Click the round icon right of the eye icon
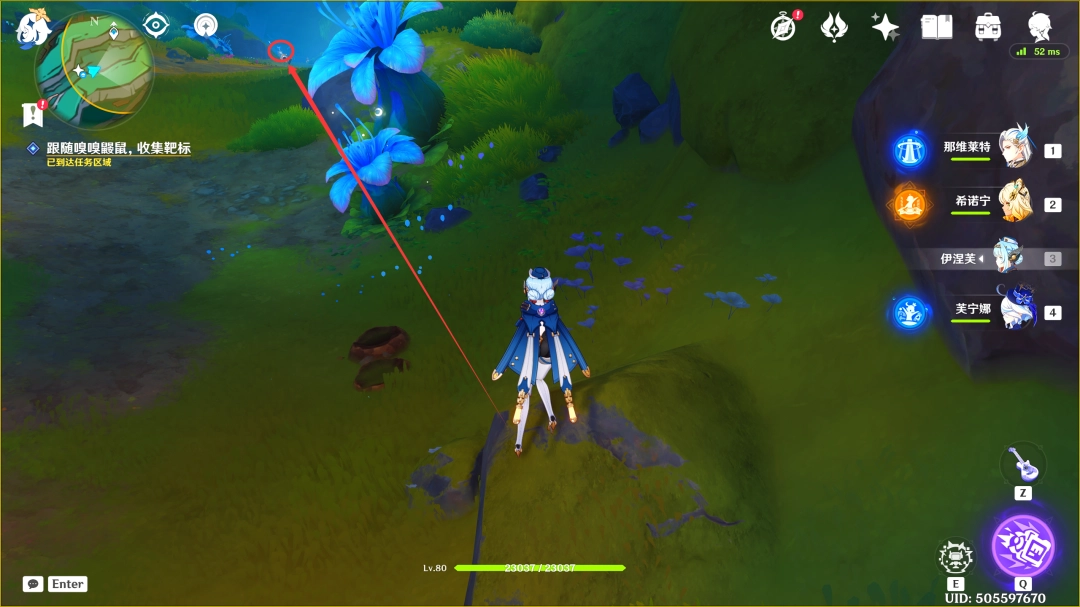 click(x=206, y=25)
